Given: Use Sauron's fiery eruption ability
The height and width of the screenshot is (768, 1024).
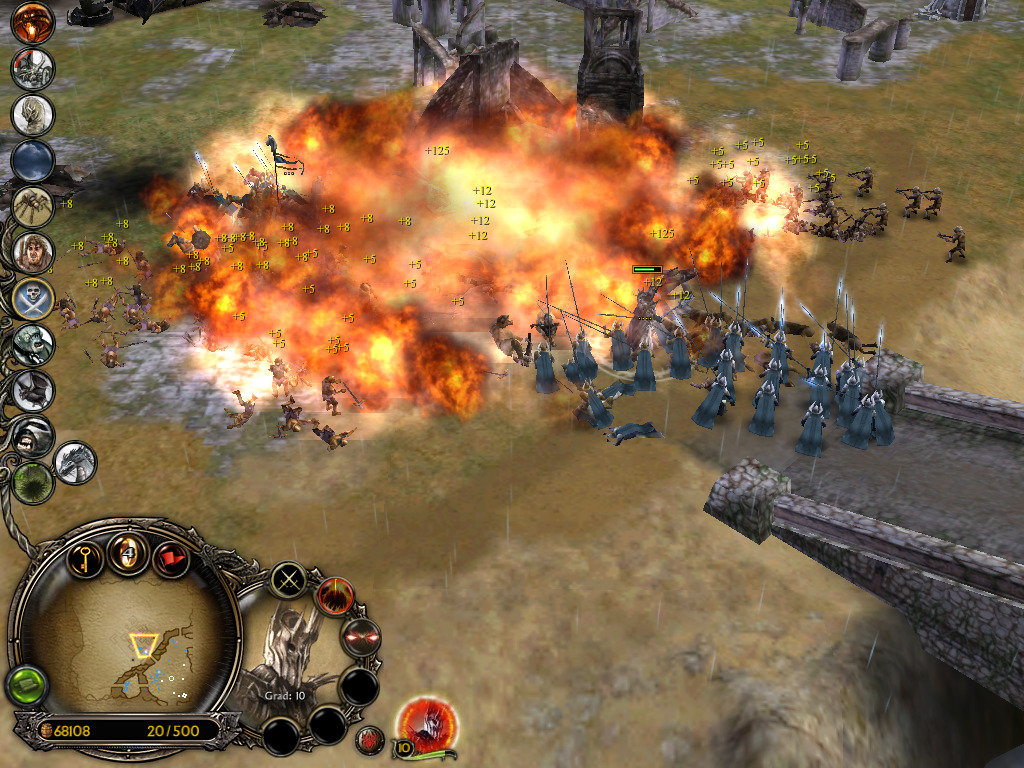Looking at the screenshot, I should [x=336, y=597].
